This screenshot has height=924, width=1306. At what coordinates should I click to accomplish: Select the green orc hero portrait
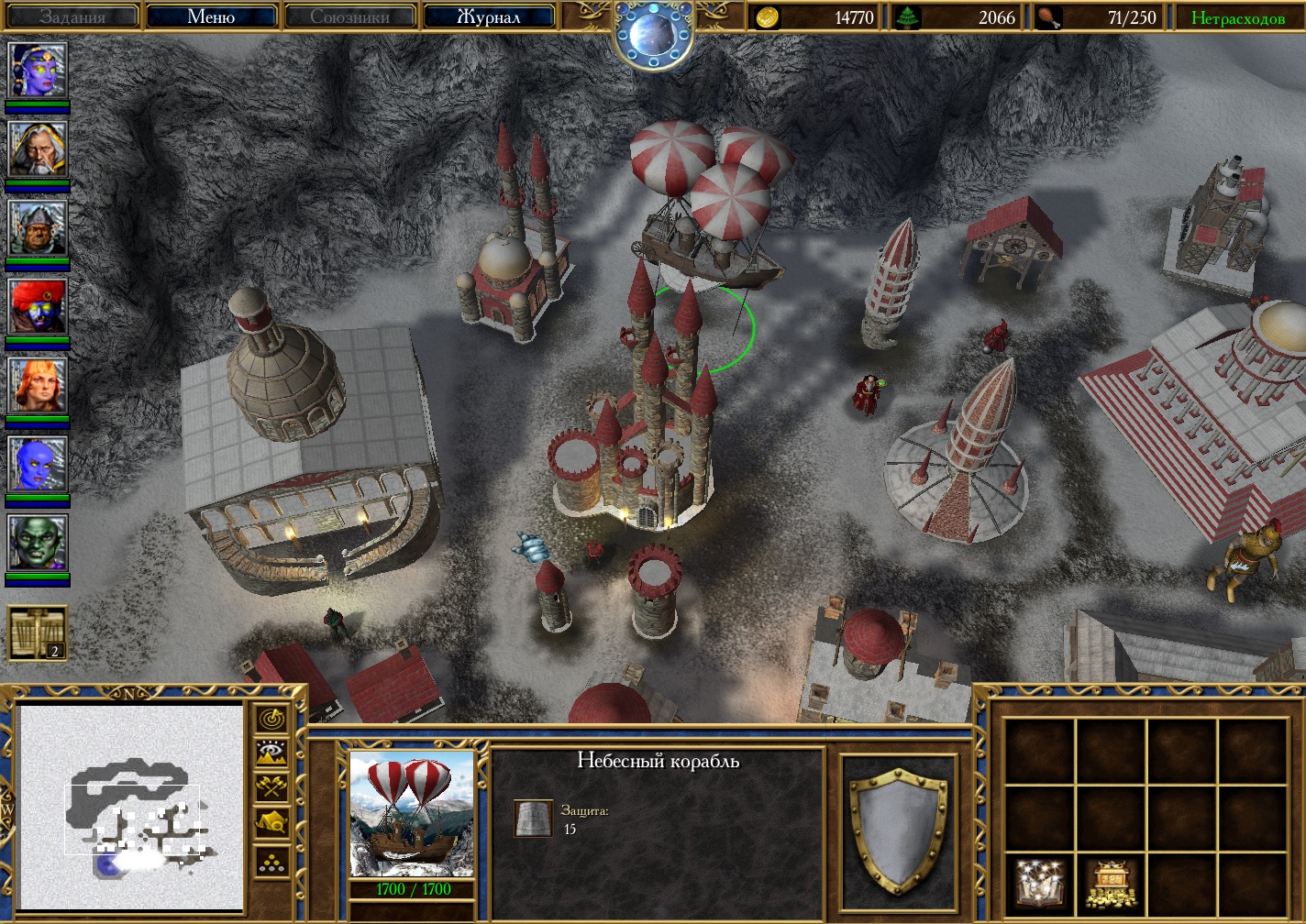pyautogui.click(x=38, y=543)
